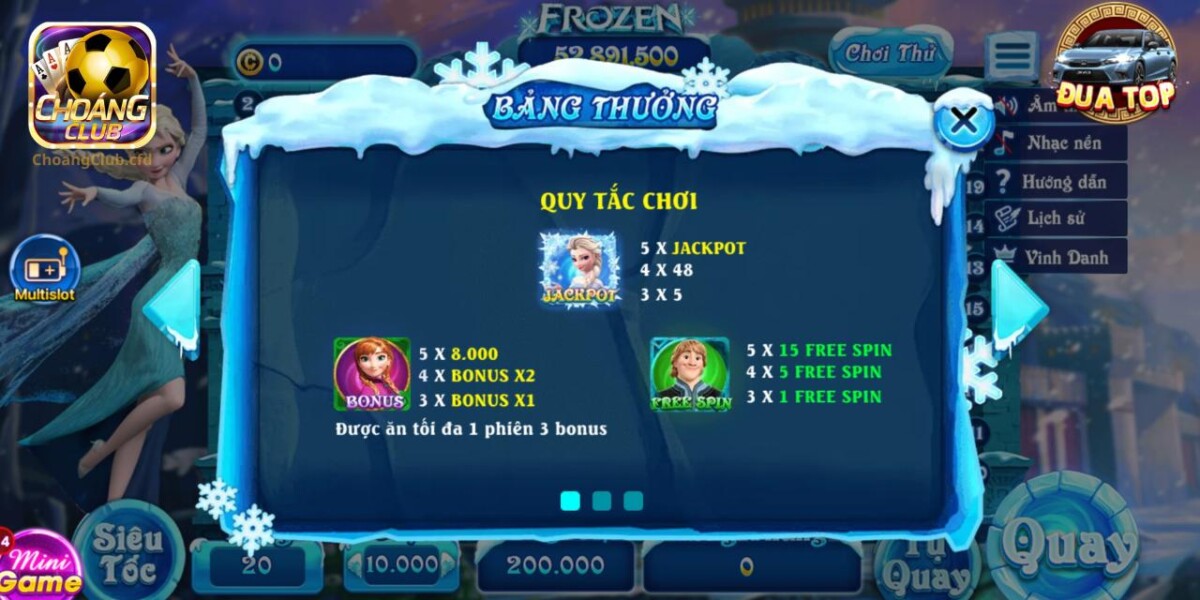Open the Hướng dẫn guide

[x=1060, y=181]
